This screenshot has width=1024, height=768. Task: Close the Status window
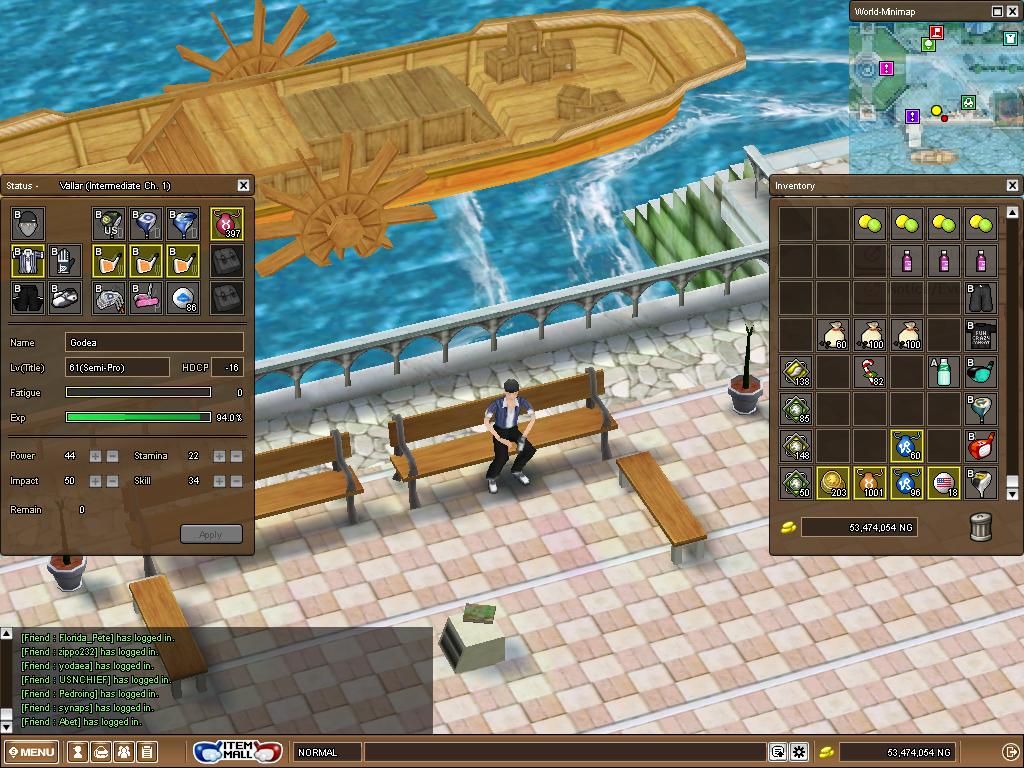coord(243,185)
